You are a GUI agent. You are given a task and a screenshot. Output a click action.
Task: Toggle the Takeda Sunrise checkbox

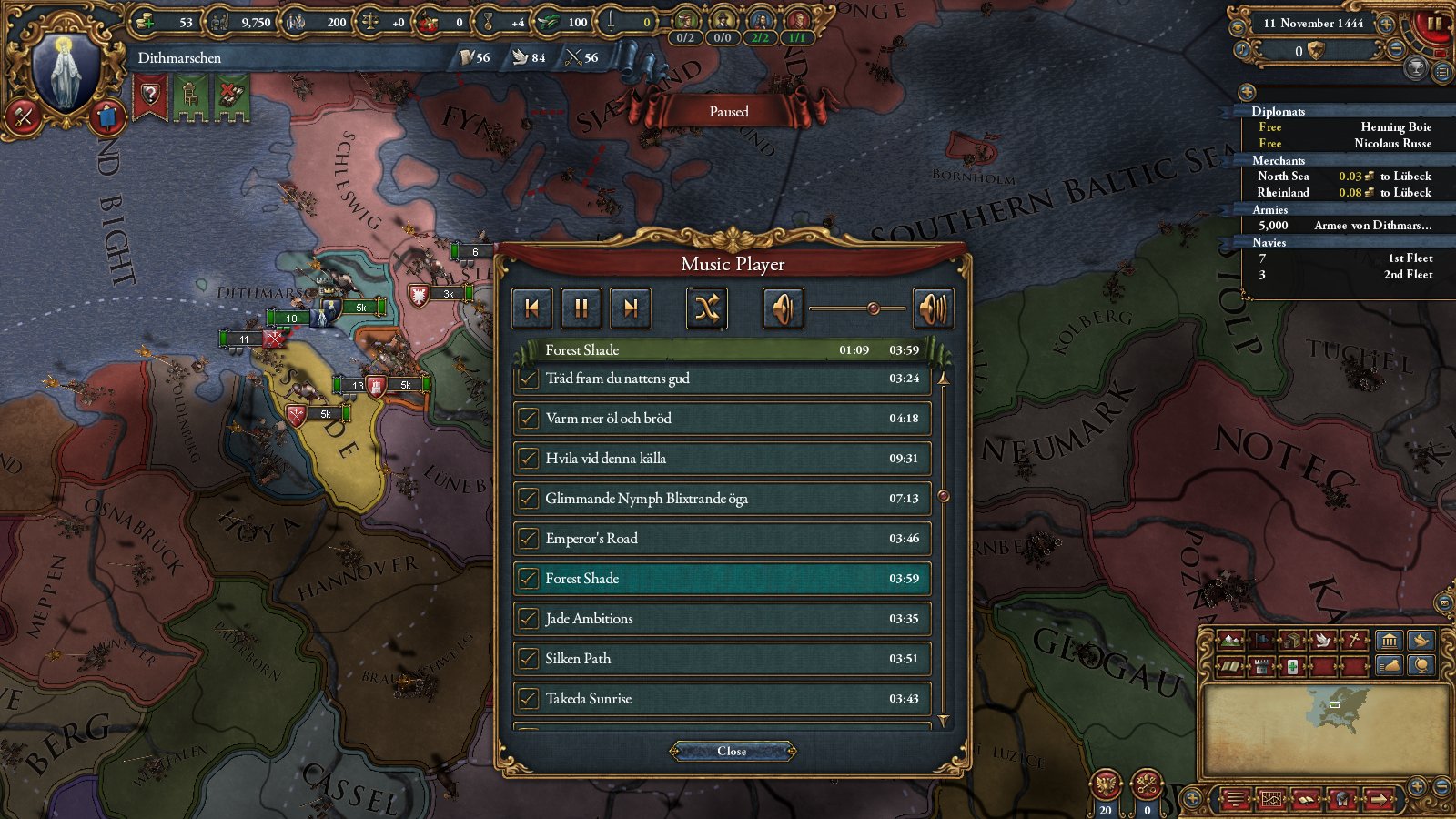point(529,699)
